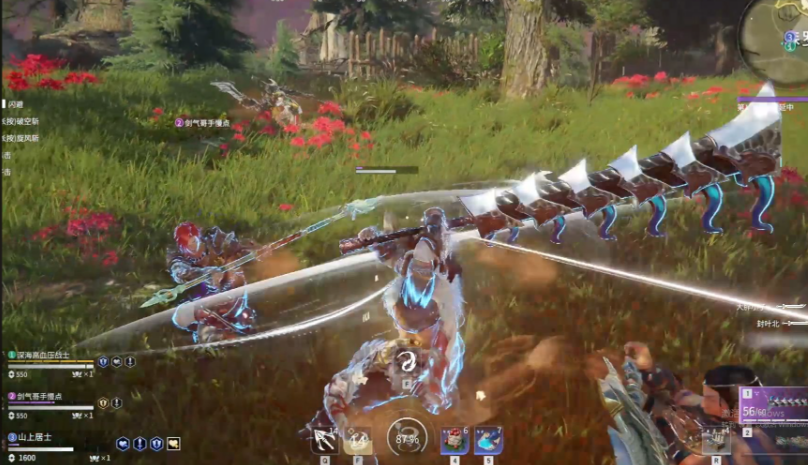Viewport: 808px width, 465px height.
Task: Click the circular 87% gauge icon
Action: click(x=407, y=437)
